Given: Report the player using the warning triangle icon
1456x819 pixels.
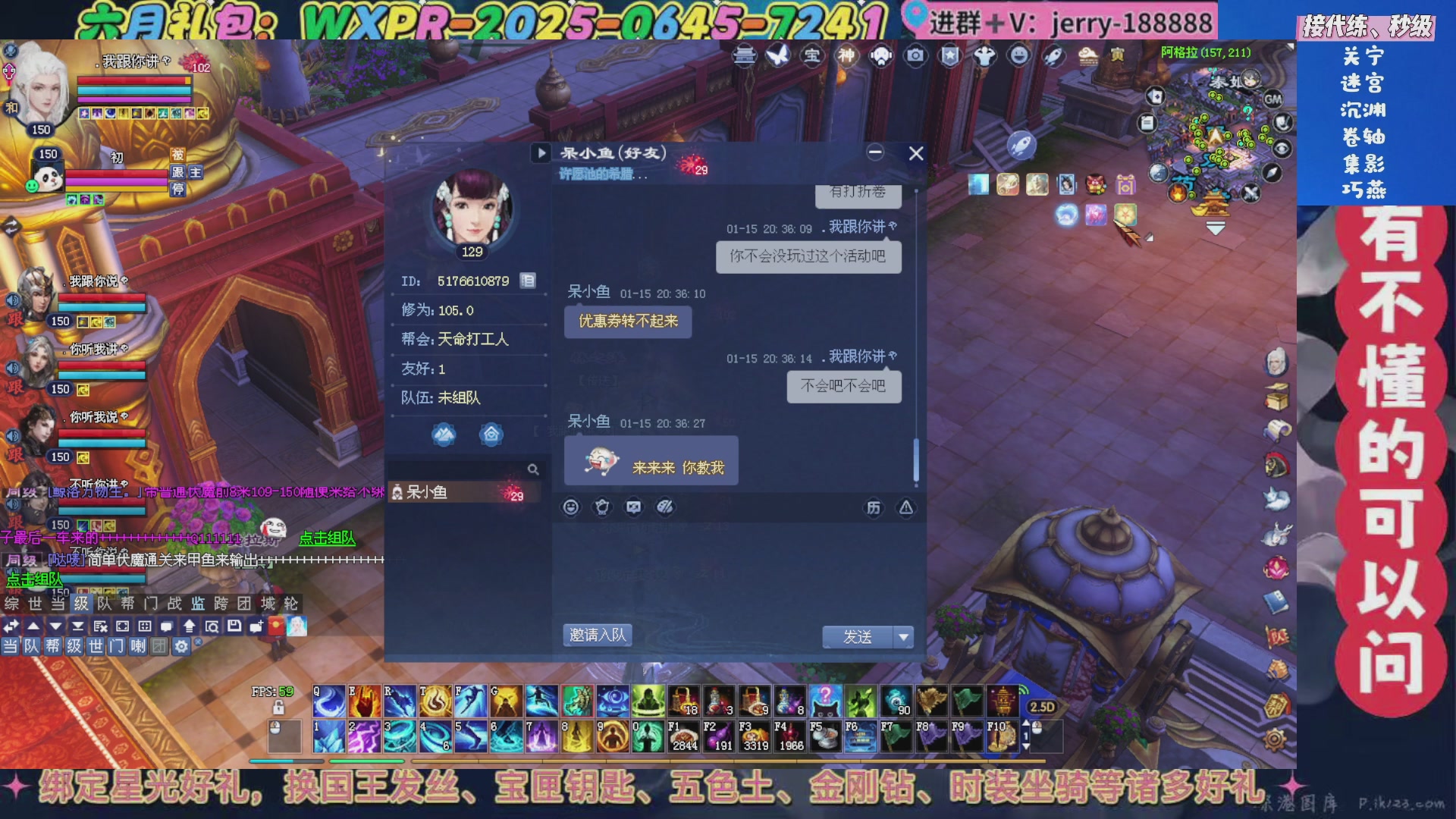Looking at the screenshot, I should (x=907, y=507).
